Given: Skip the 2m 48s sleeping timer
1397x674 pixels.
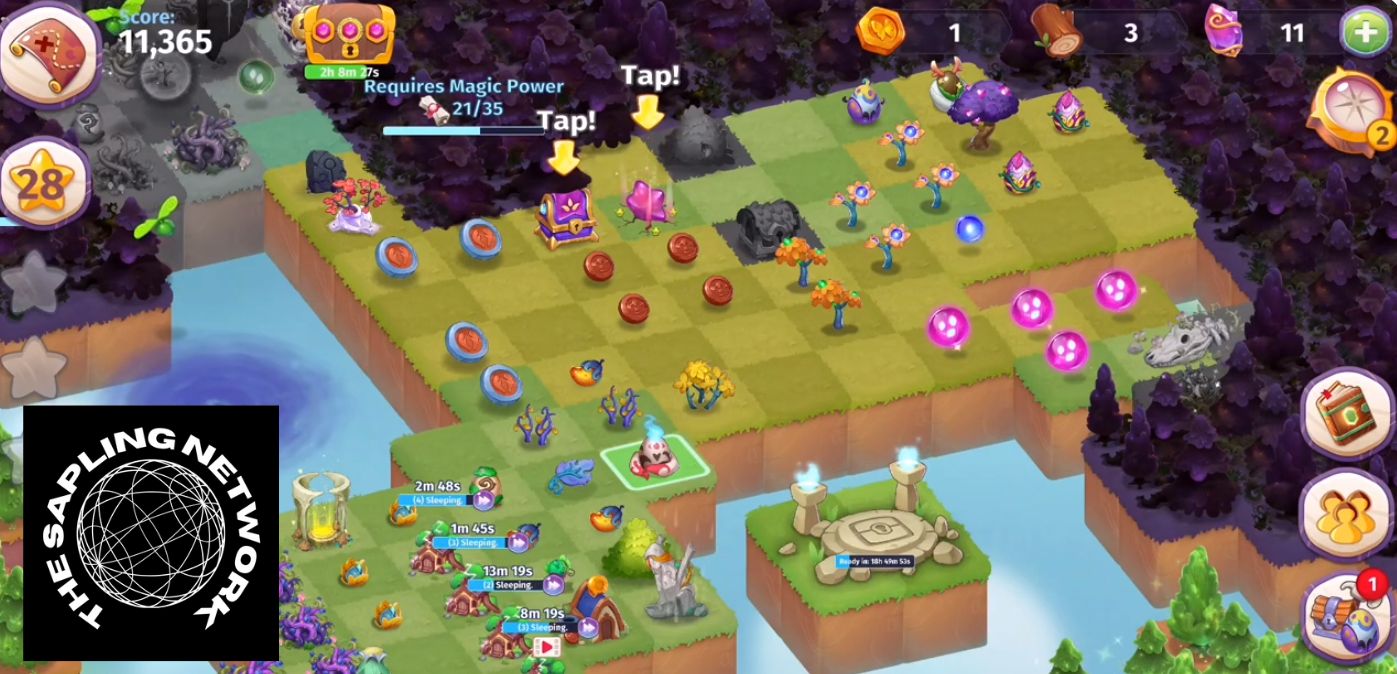Looking at the screenshot, I should 485,499.
